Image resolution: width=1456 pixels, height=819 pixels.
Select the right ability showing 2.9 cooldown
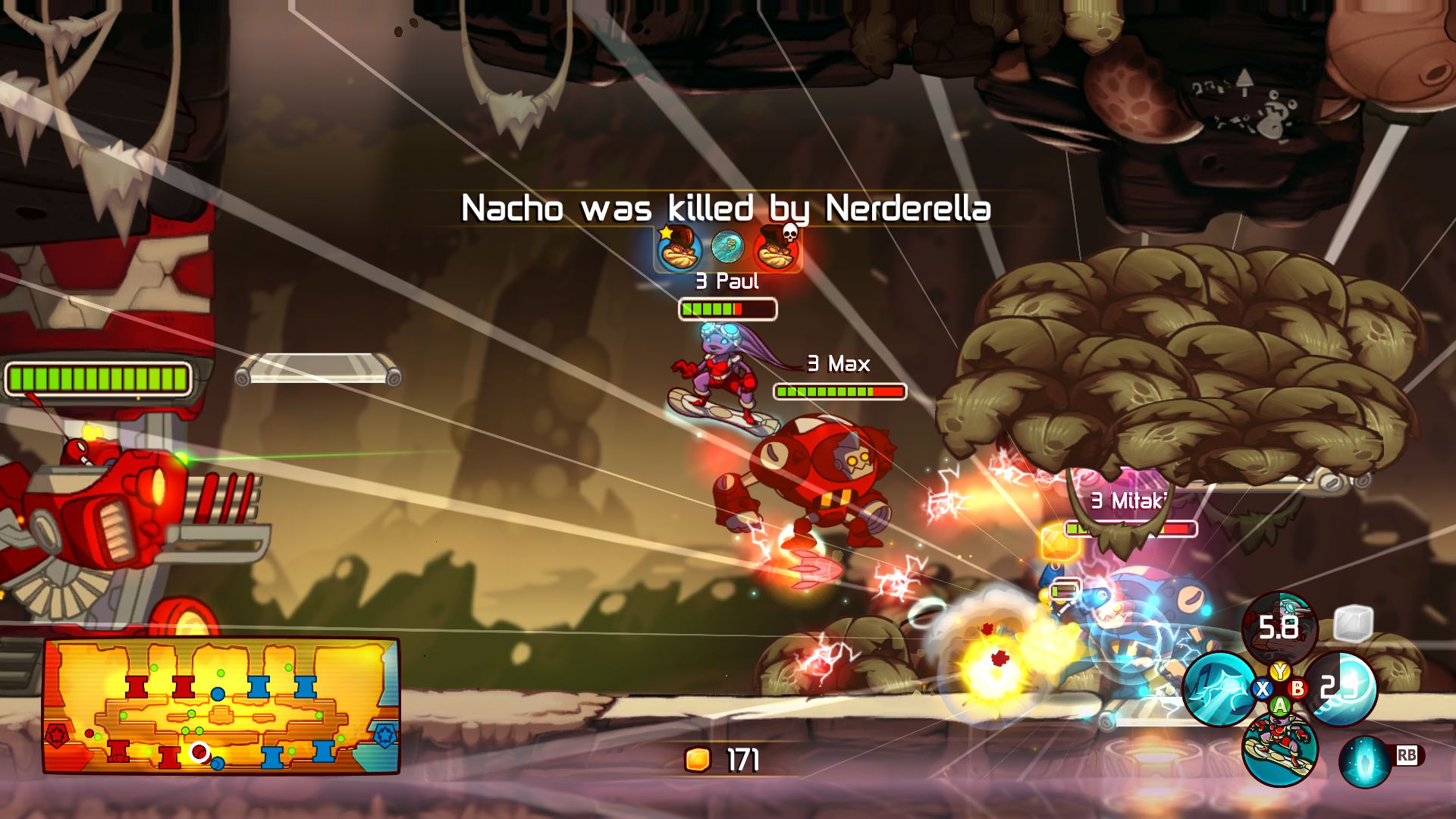pyautogui.click(x=1341, y=688)
